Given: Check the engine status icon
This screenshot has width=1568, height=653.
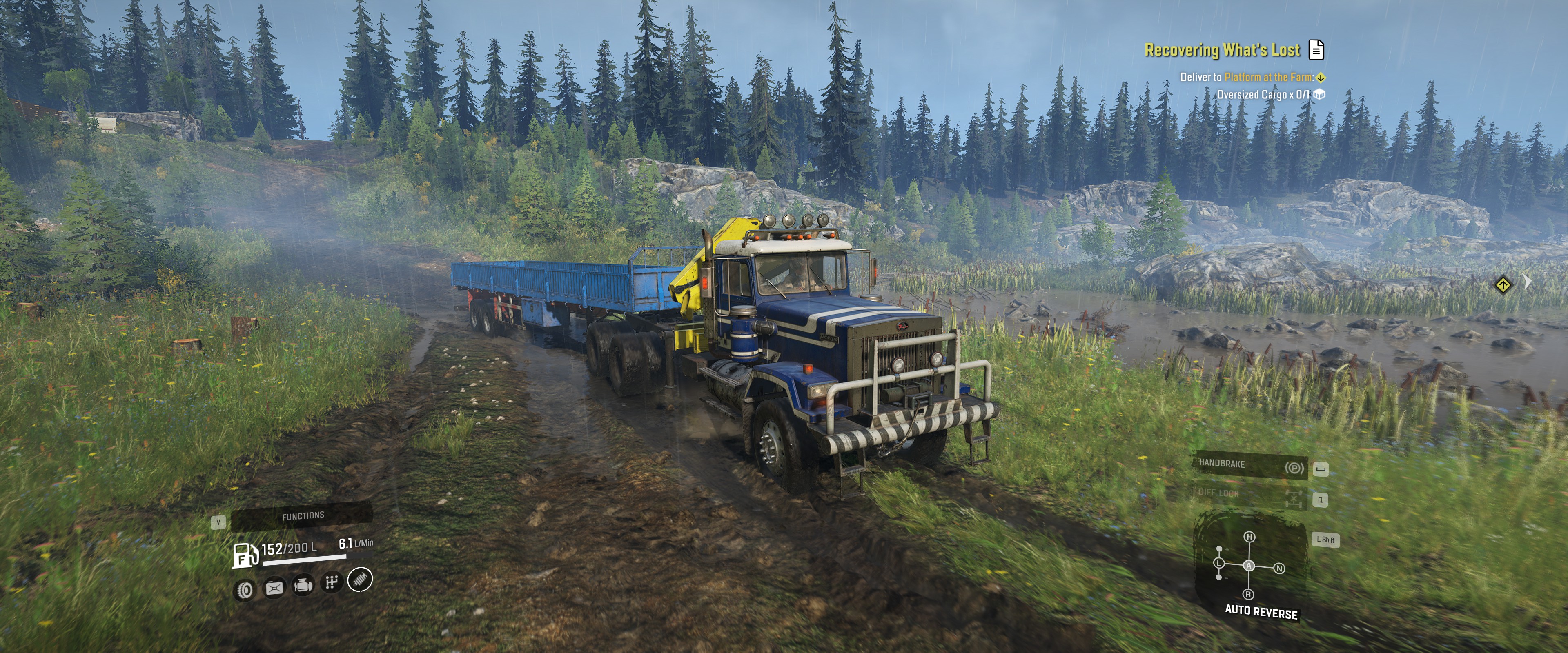Looking at the screenshot, I should 303,585.
